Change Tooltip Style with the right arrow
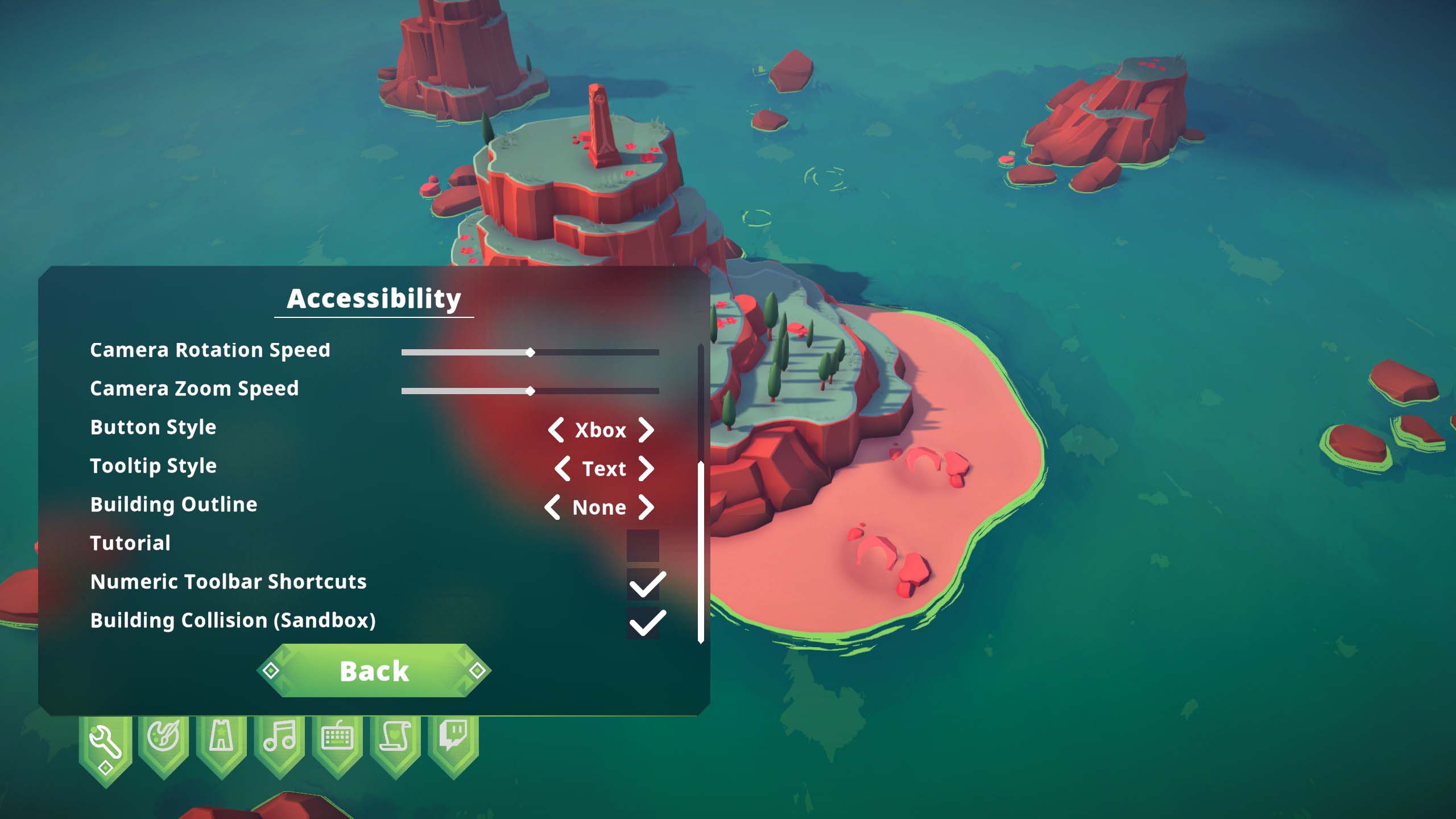 646,469
